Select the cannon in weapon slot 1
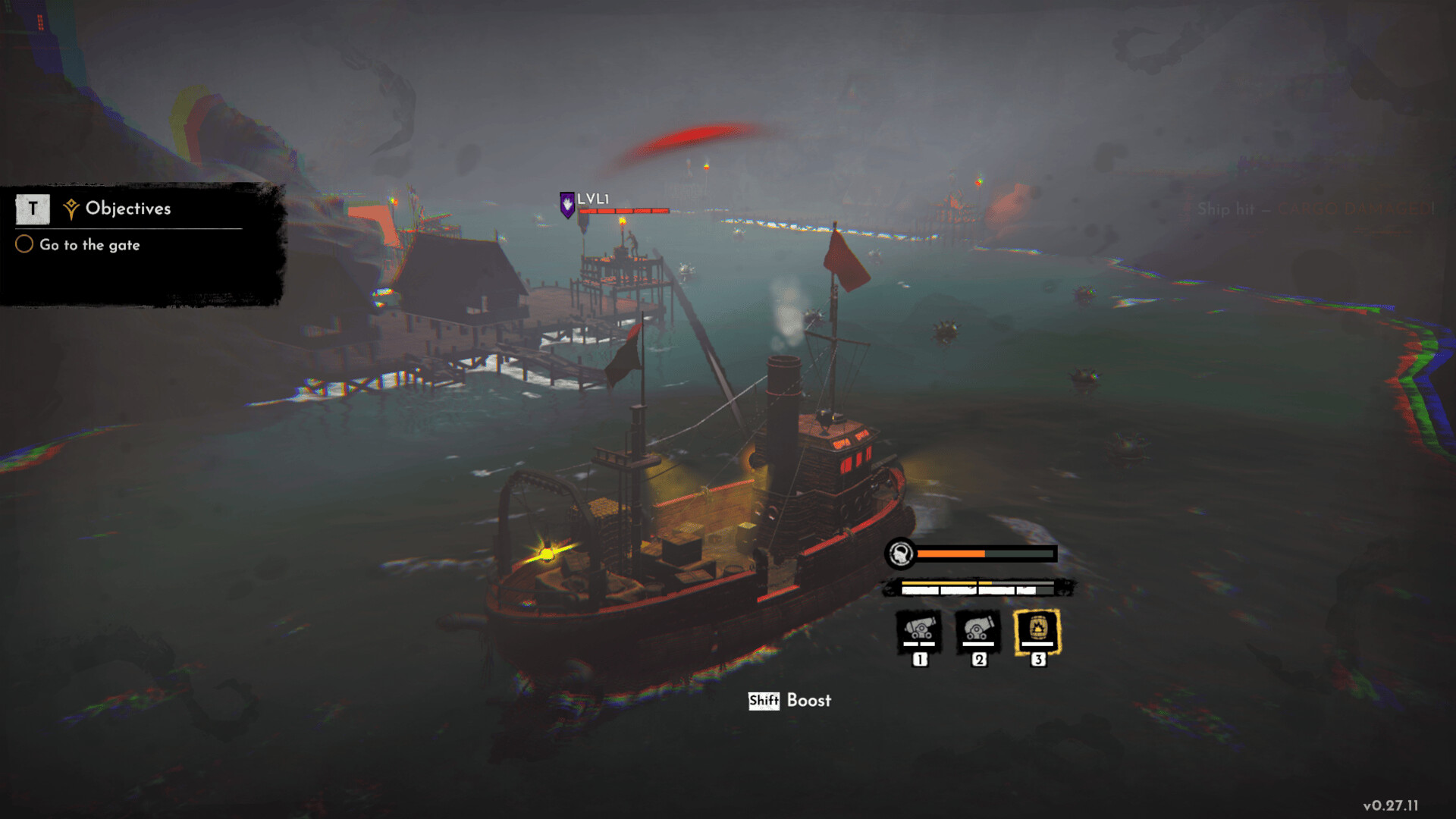This screenshot has height=819, width=1456. (919, 631)
